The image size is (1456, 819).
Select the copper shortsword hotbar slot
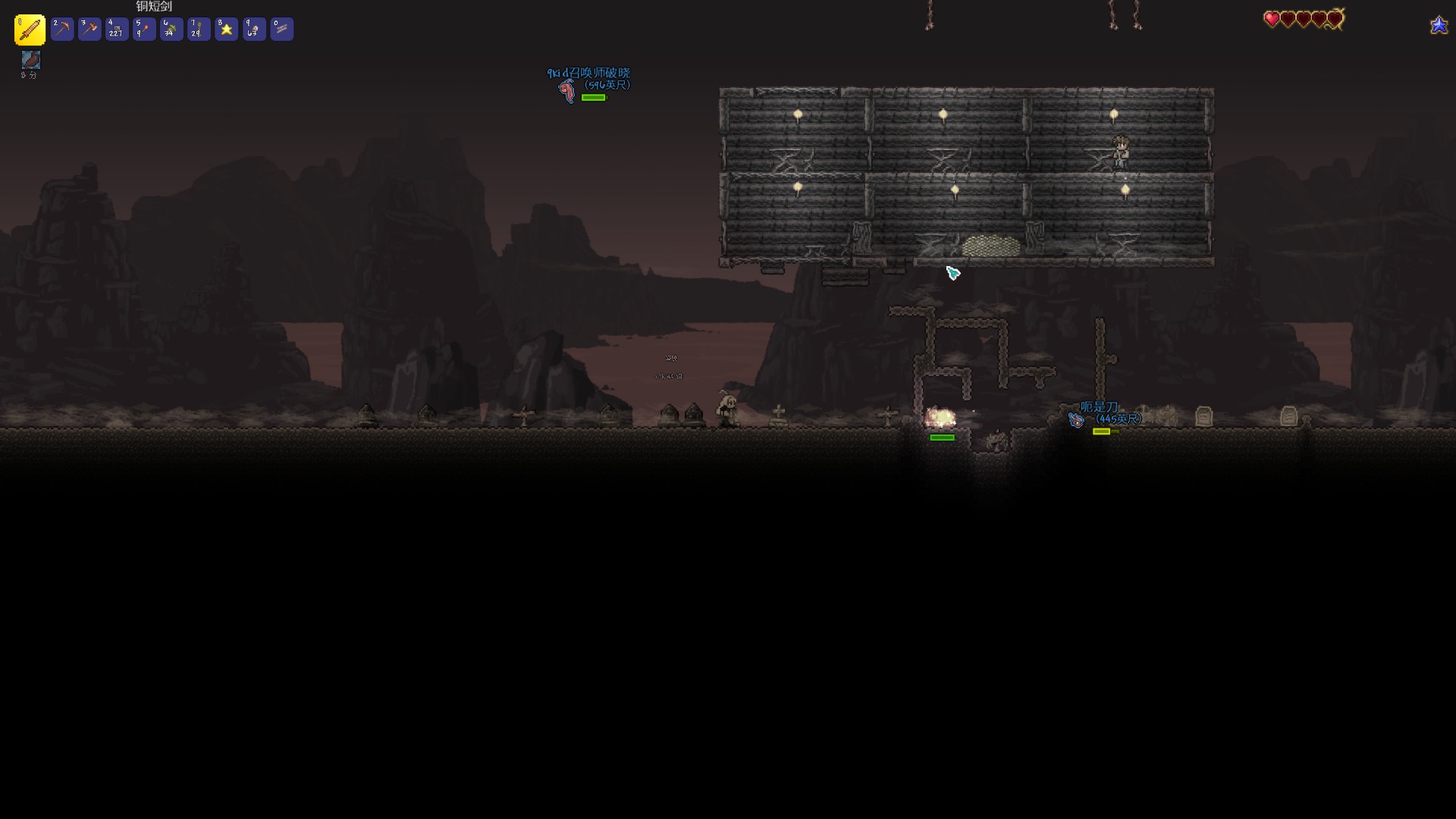(30, 30)
